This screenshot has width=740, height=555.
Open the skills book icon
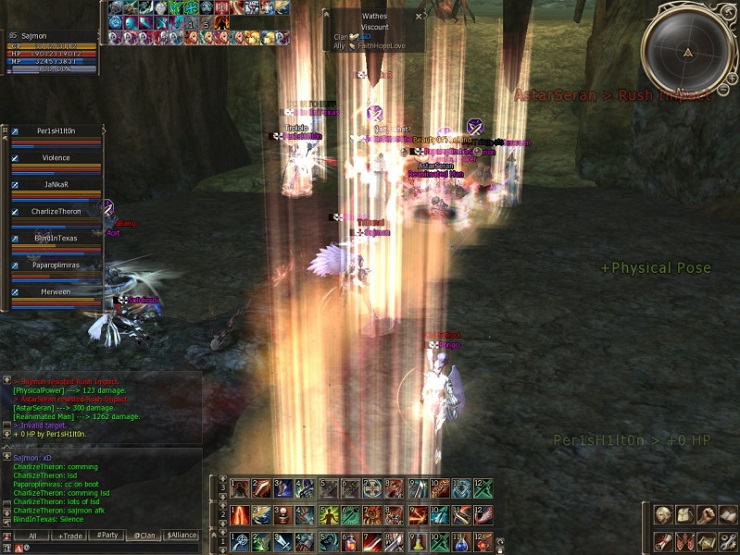pos(728,515)
